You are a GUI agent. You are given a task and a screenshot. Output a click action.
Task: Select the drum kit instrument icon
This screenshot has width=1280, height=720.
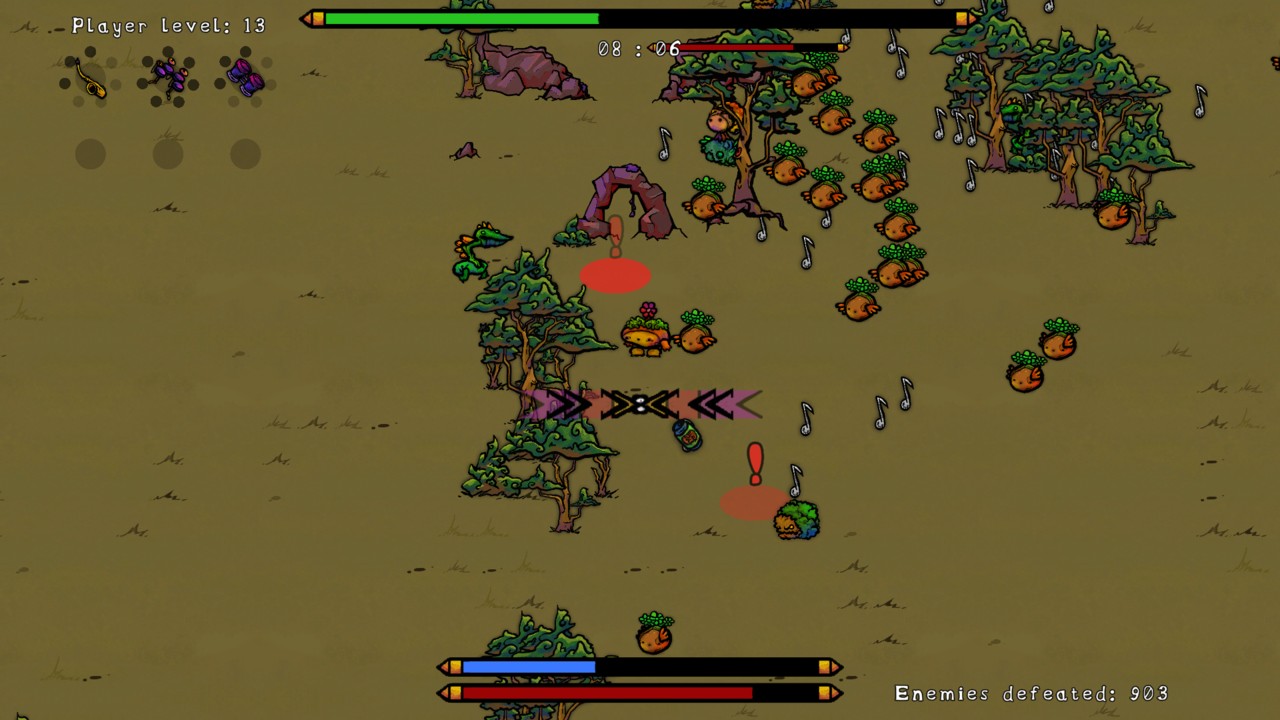click(168, 77)
